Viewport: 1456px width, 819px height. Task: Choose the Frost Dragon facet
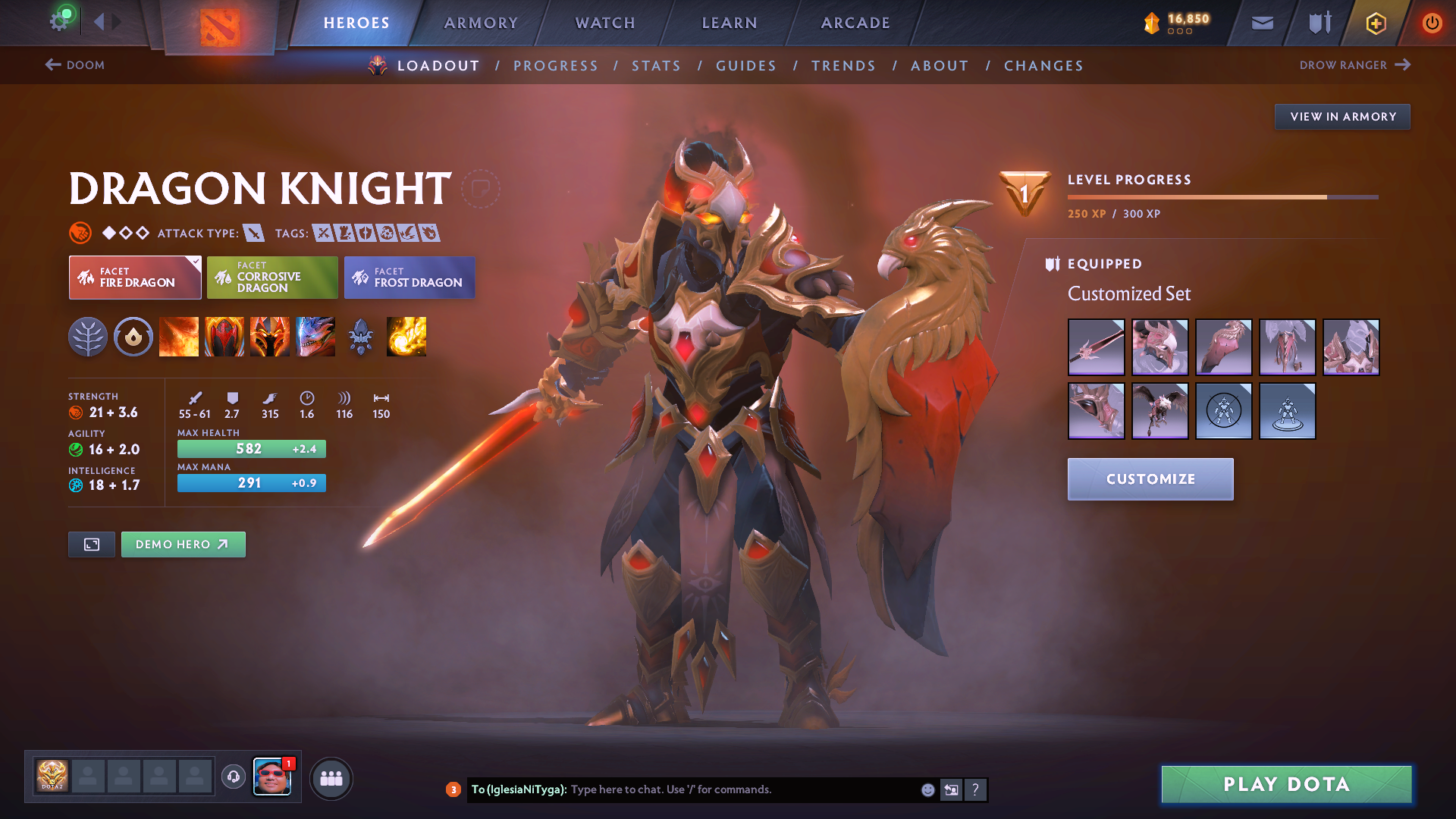(x=409, y=278)
